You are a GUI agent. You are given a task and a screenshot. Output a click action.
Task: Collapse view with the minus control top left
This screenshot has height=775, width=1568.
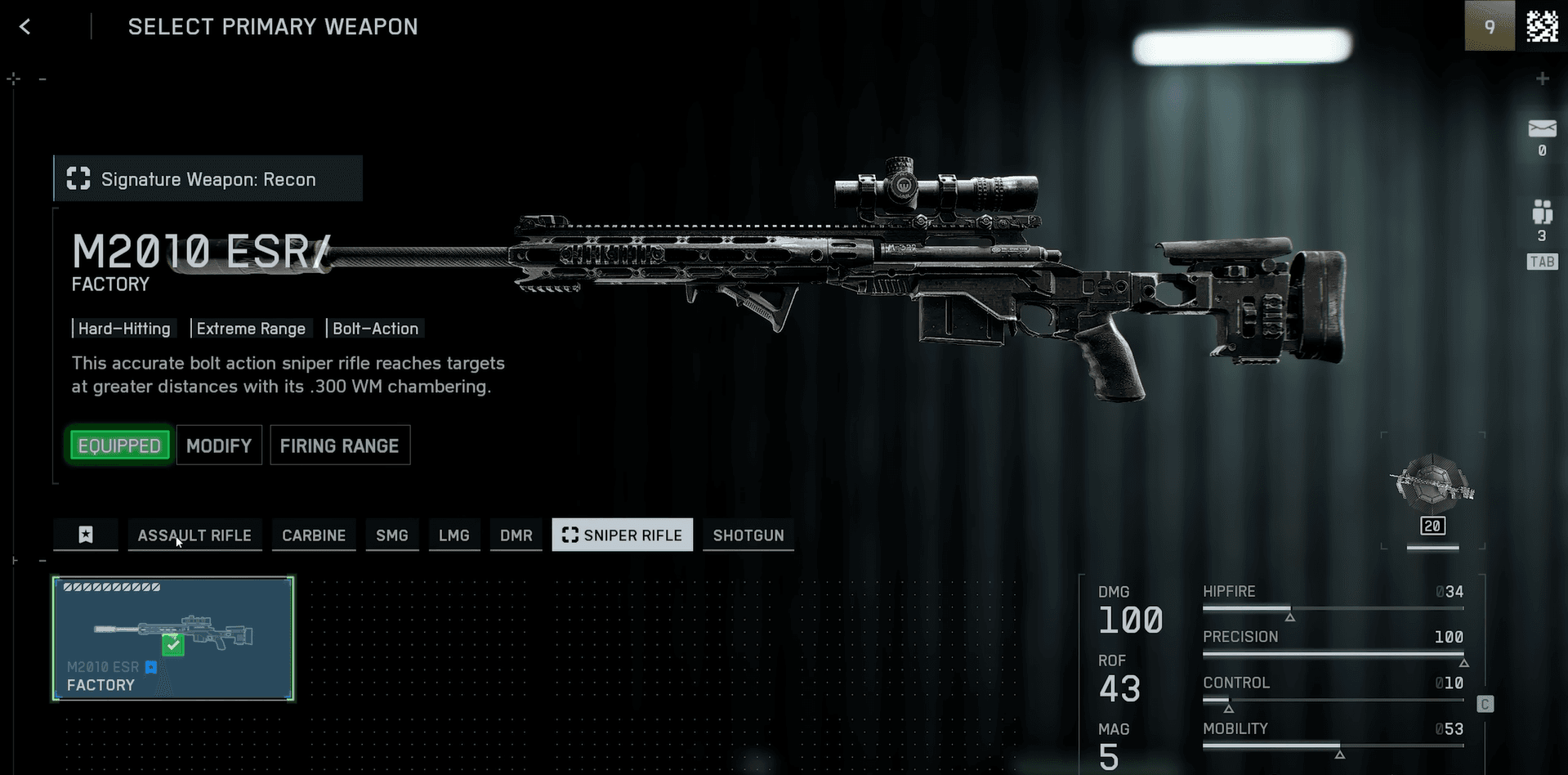(x=42, y=78)
